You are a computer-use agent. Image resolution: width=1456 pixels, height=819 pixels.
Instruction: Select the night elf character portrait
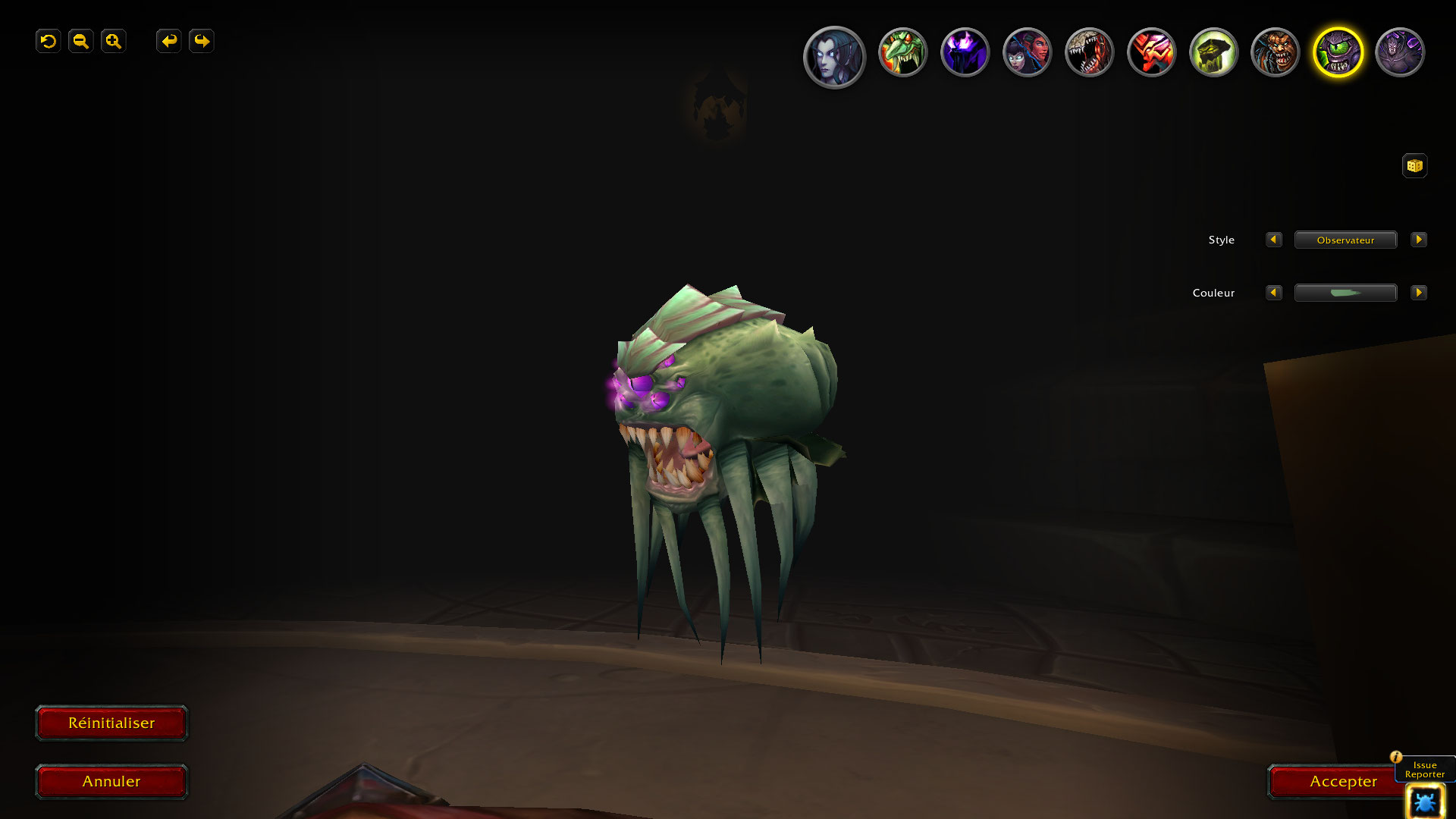tap(834, 57)
